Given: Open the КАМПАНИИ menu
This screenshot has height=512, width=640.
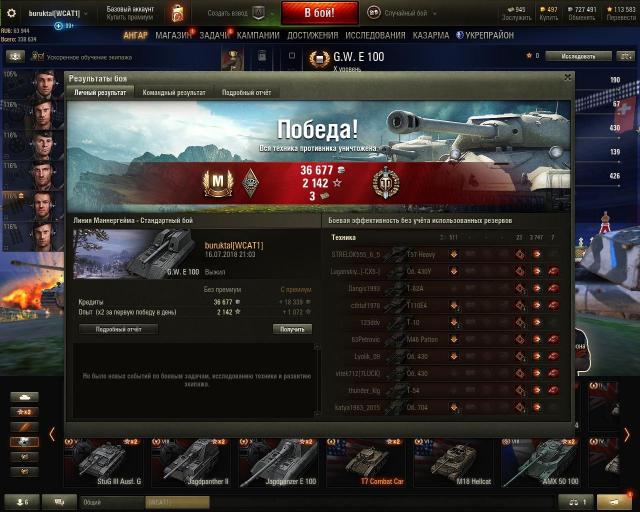Looking at the screenshot, I should 259,35.
